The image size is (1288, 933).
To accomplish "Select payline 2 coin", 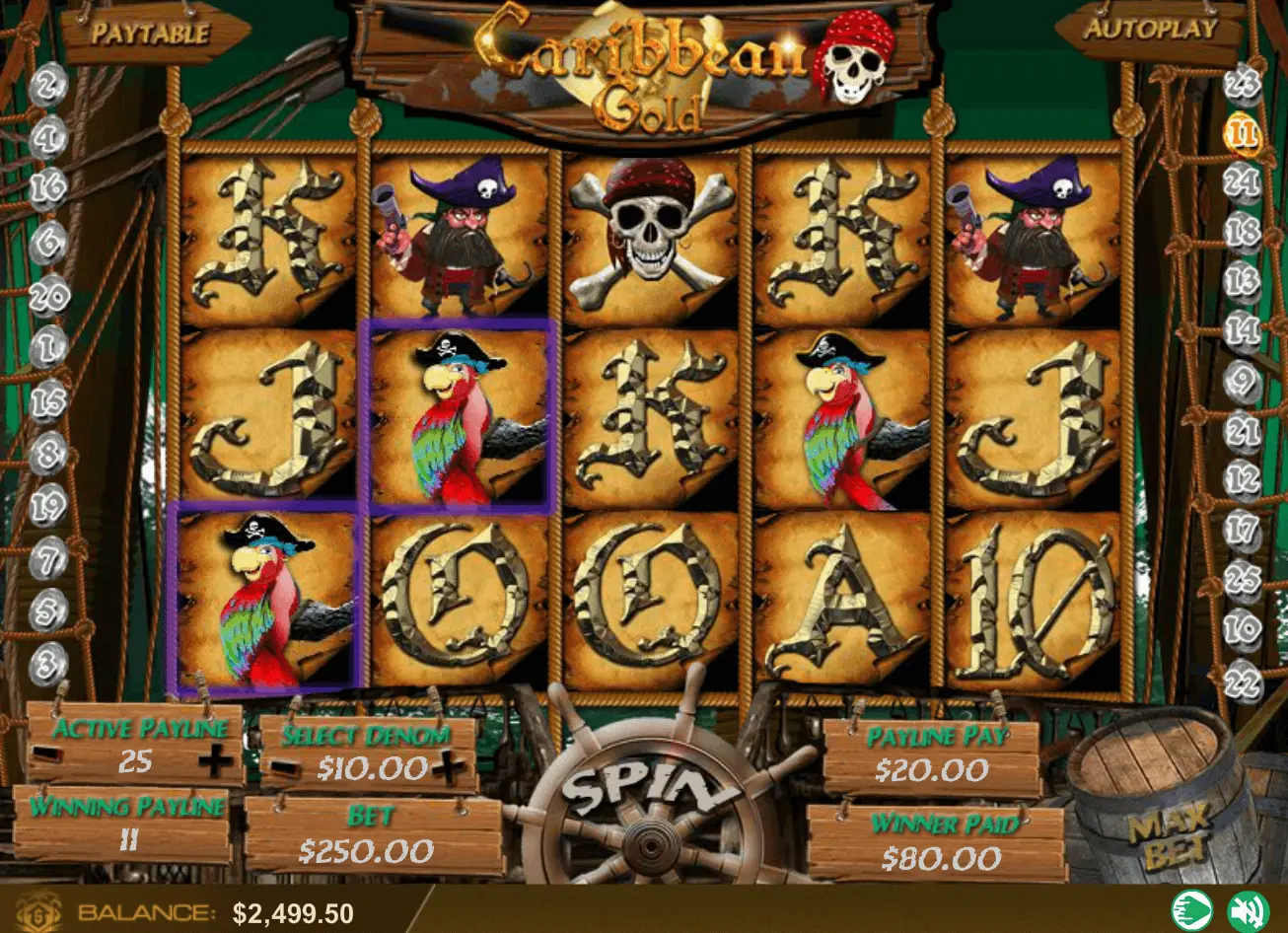I will pyautogui.click(x=46, y=87).
